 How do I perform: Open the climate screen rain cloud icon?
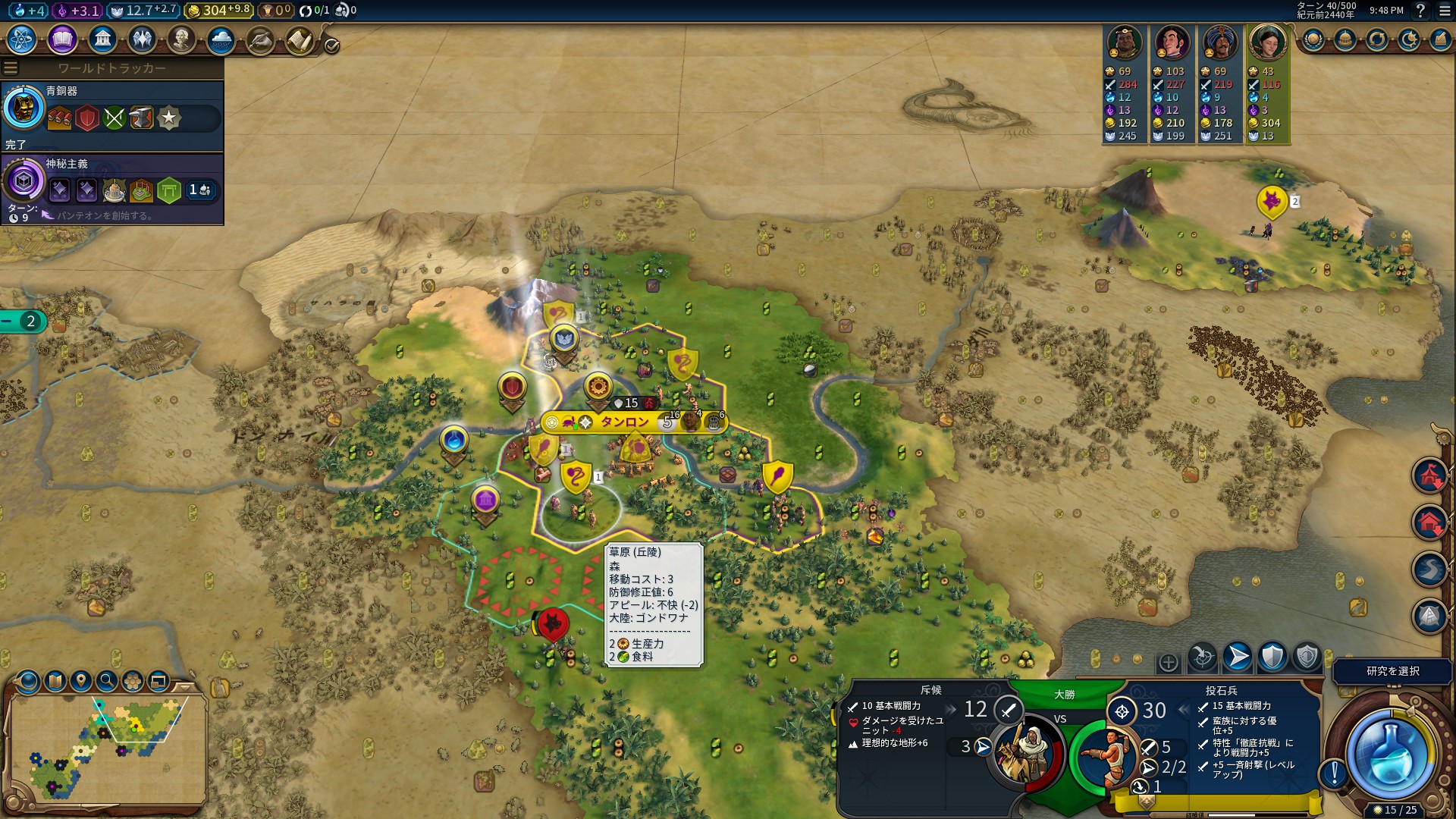(221, 39)
